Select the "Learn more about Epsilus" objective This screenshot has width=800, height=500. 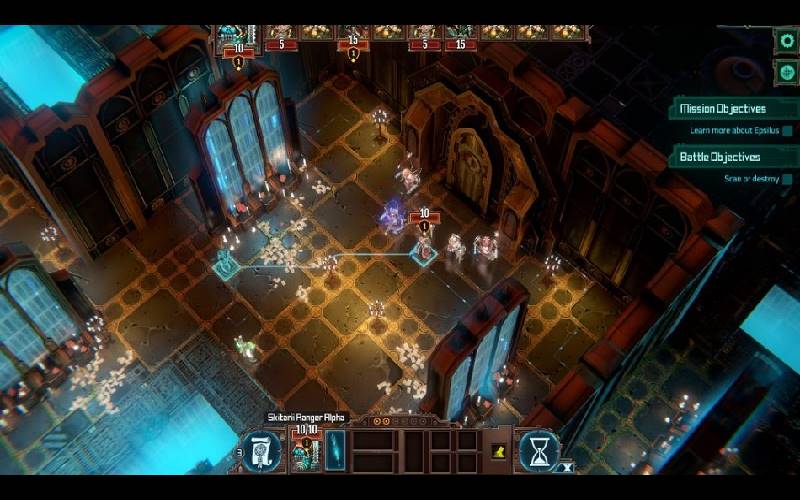[x=736, y=131]
